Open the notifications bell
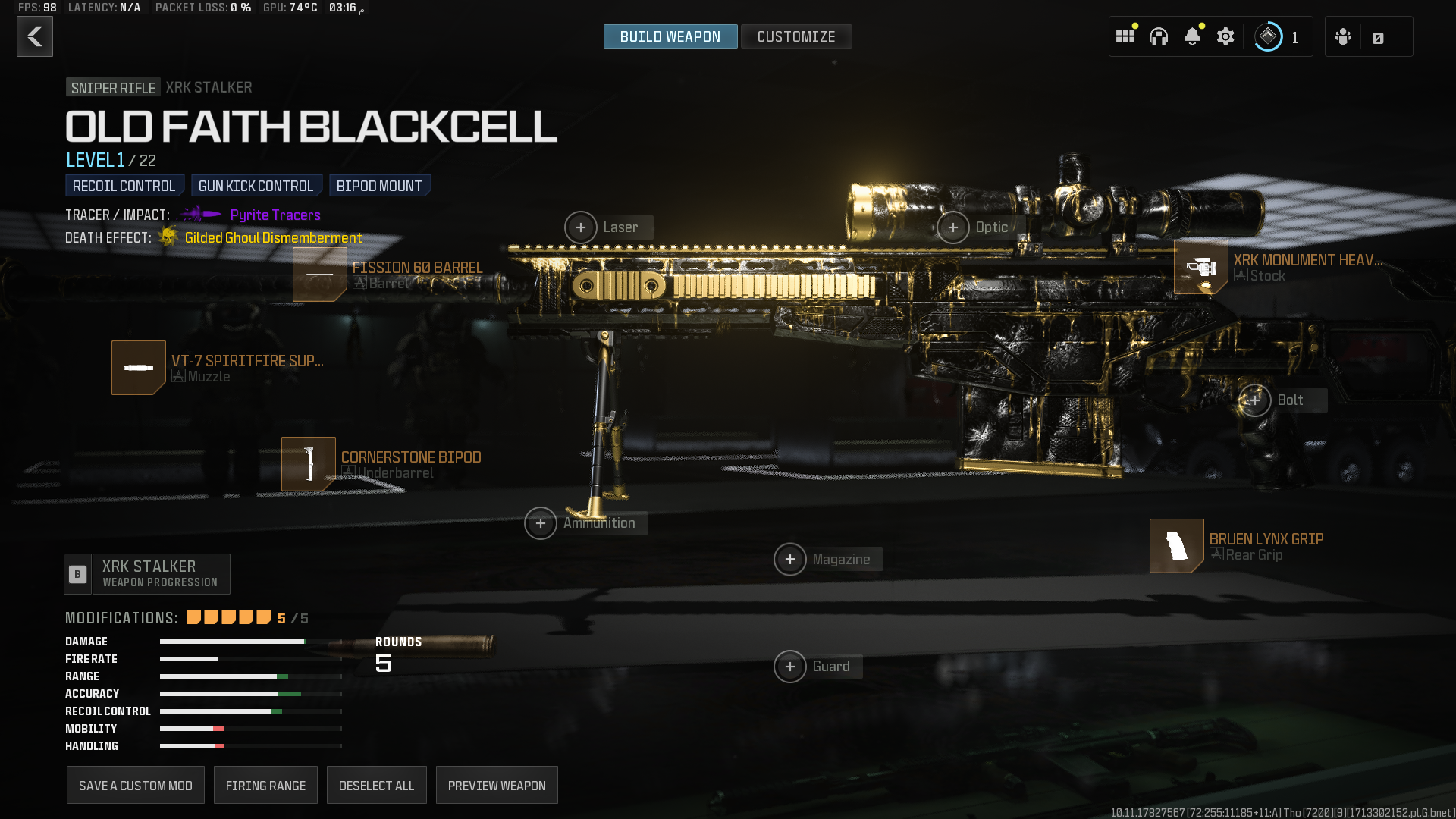The width and height of the screenshot is (1456, 819). click(1192, 36)
